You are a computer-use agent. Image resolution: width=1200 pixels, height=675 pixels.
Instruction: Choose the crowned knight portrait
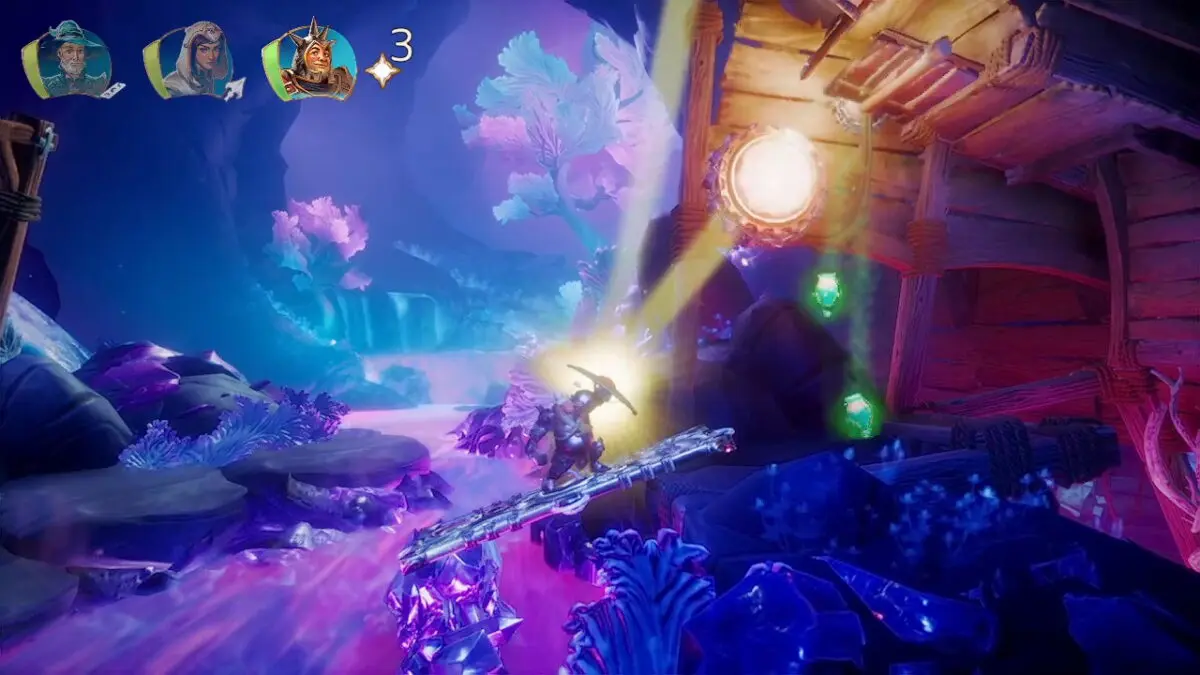[312, 63]
